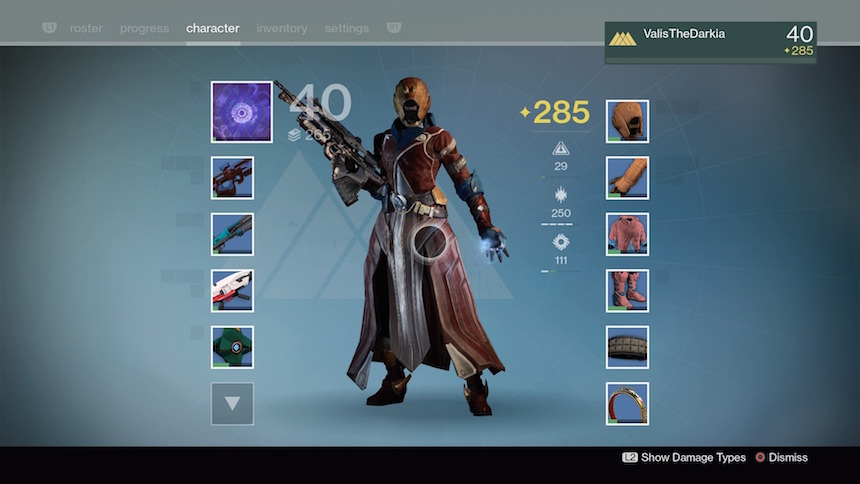This screenshot has height=484, width=860.
Task: Switch to the roster tab
Action: coord(86,28)
